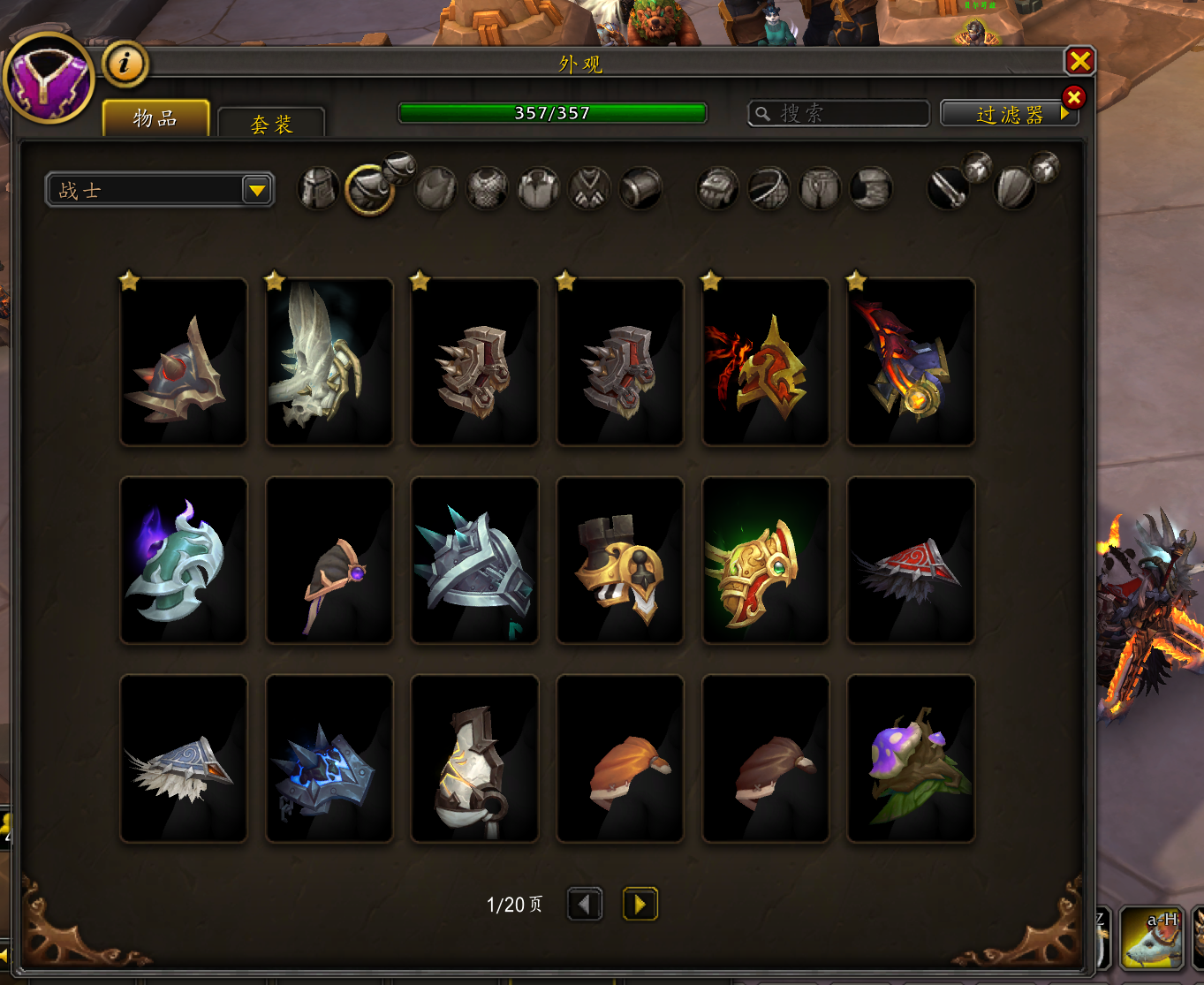1204x985 pixels.
Task: Pick the white skull winged shoulder appearance
Action: pyautogui.click(x=329, y=362)
